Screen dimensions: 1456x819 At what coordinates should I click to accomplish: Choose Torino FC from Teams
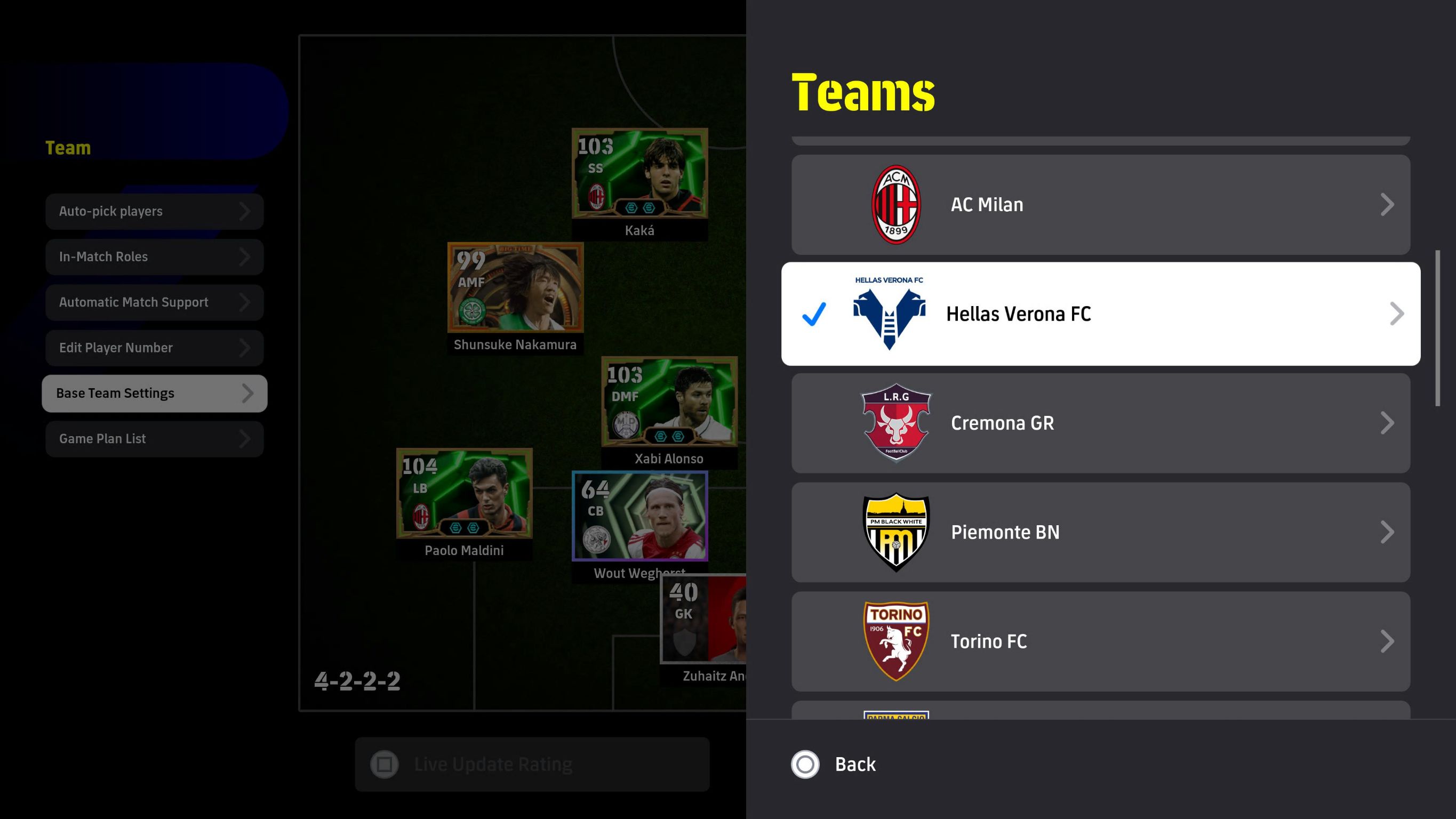[1100, 641]
